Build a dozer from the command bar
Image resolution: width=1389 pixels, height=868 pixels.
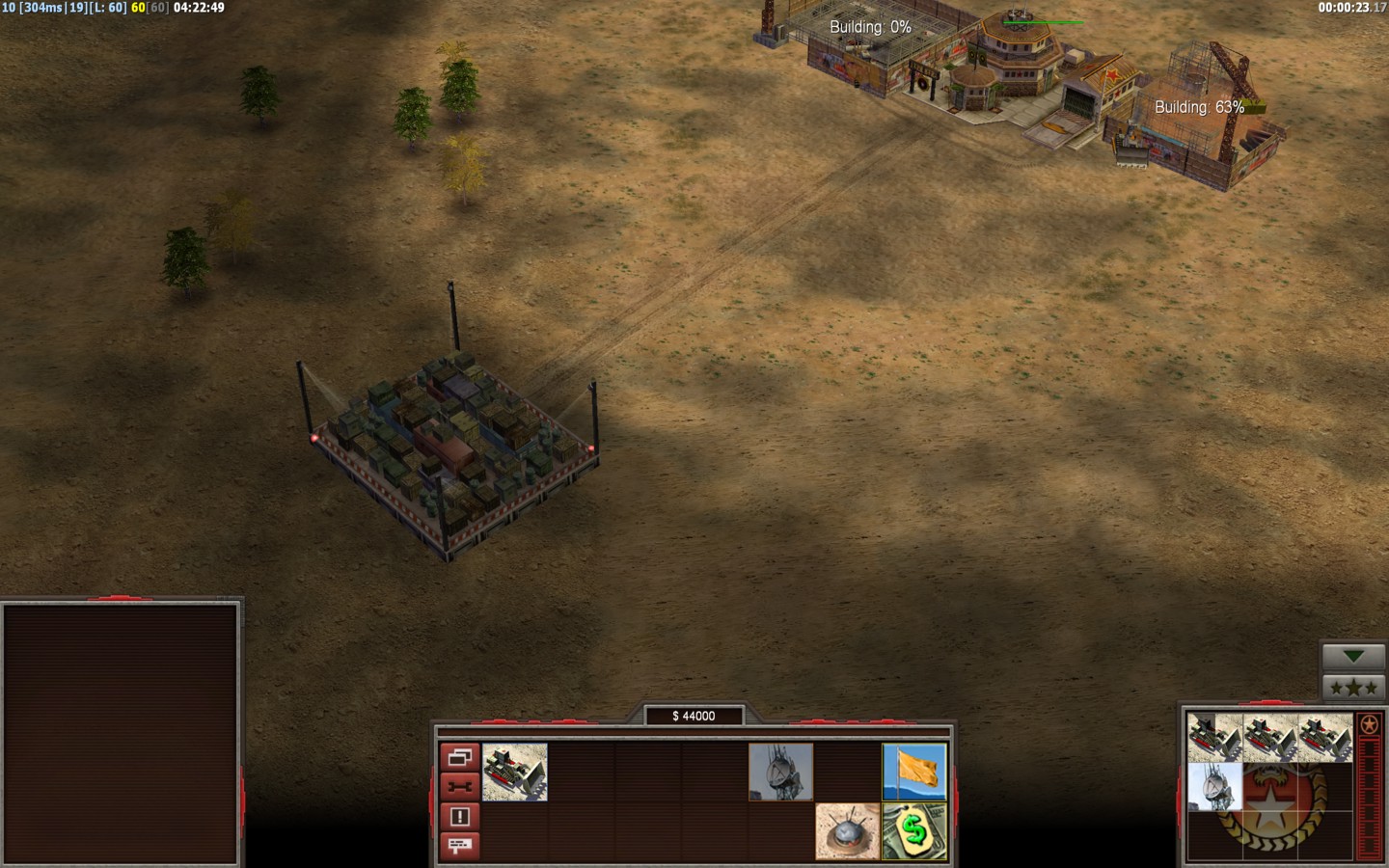[515, 772]
